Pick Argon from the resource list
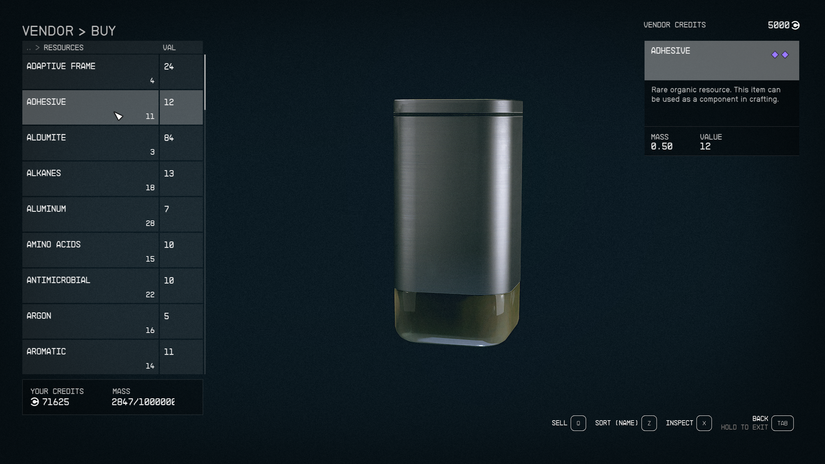 click(90, 321)
